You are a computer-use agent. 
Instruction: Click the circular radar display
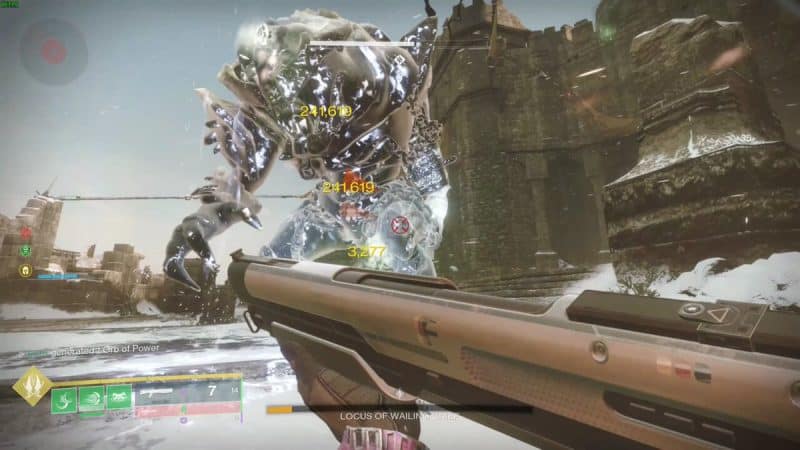pos(54,51)
